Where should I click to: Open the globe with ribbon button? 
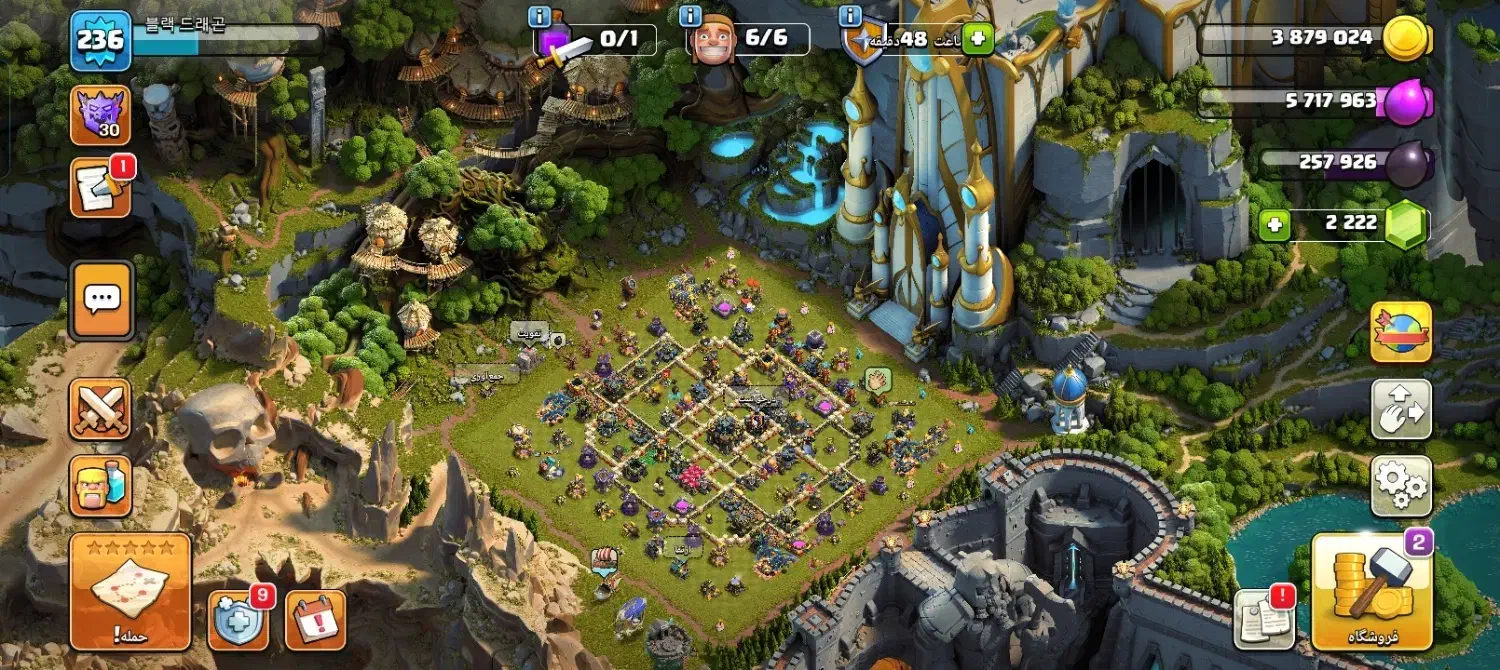click(1401, 332)
